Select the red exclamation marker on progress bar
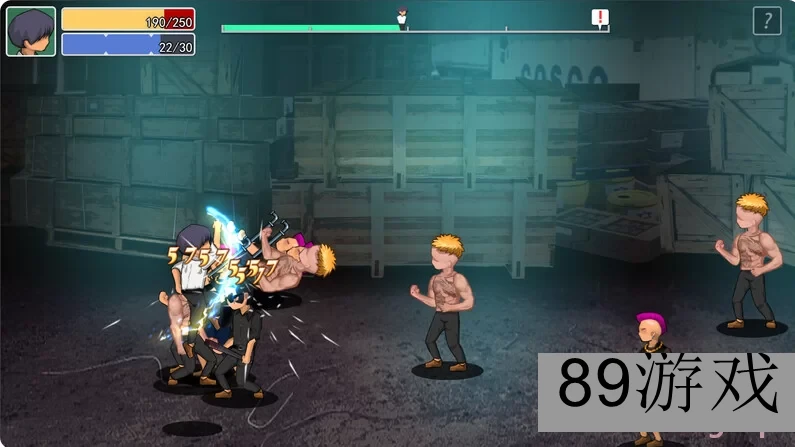Image resolution: width=795 pixels, height=447 pixels. [599, 17]
